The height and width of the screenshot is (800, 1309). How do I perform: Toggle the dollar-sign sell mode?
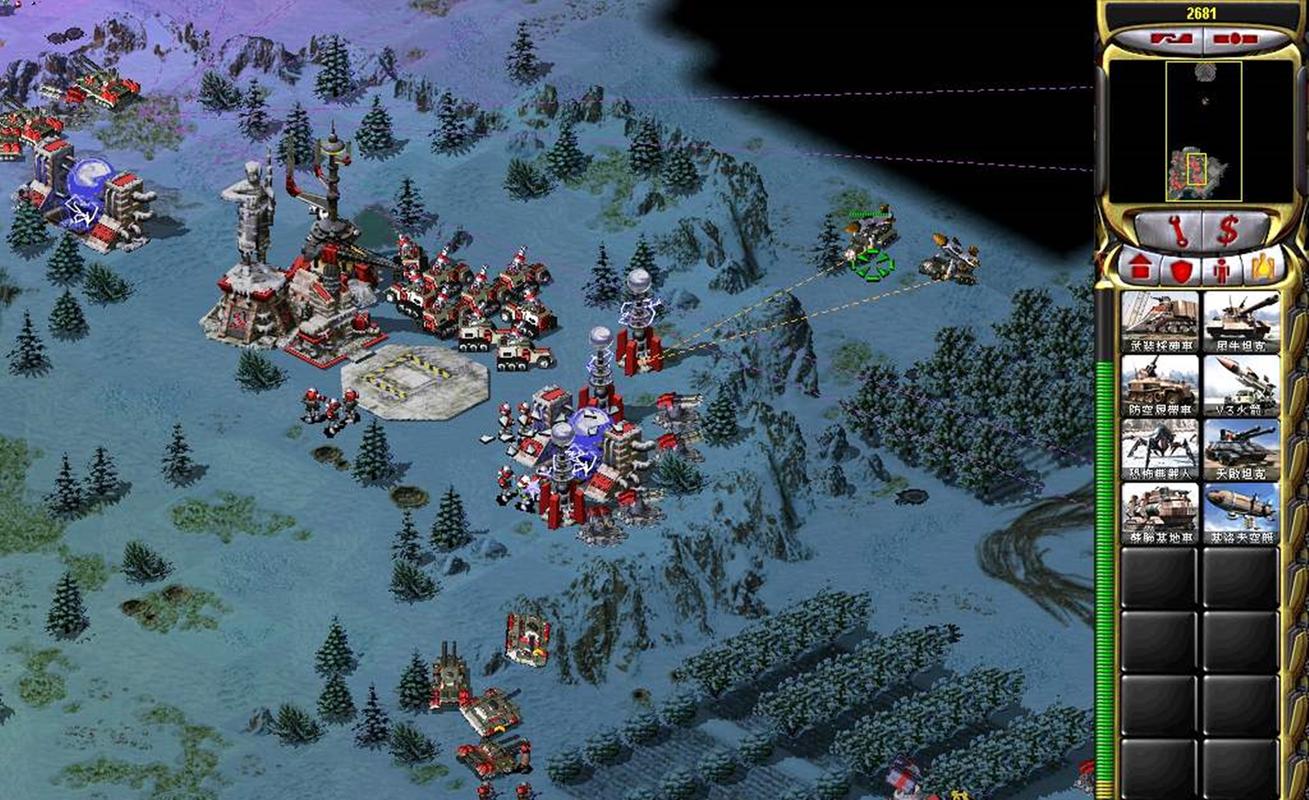pos(1228,231)
